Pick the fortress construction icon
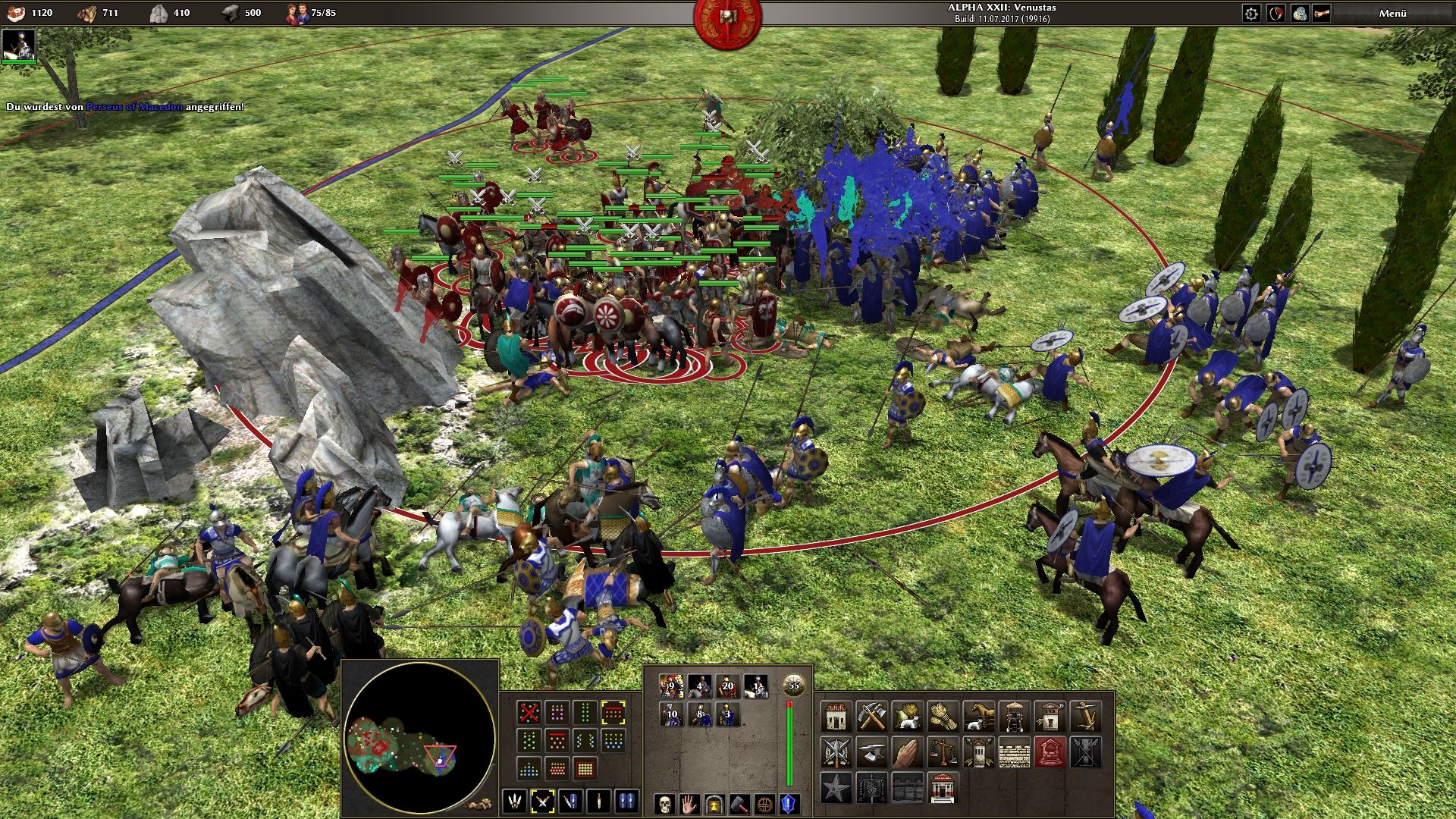Image resolution: width=1456 pixels, height=819 pixels. [x=907, y=788]
